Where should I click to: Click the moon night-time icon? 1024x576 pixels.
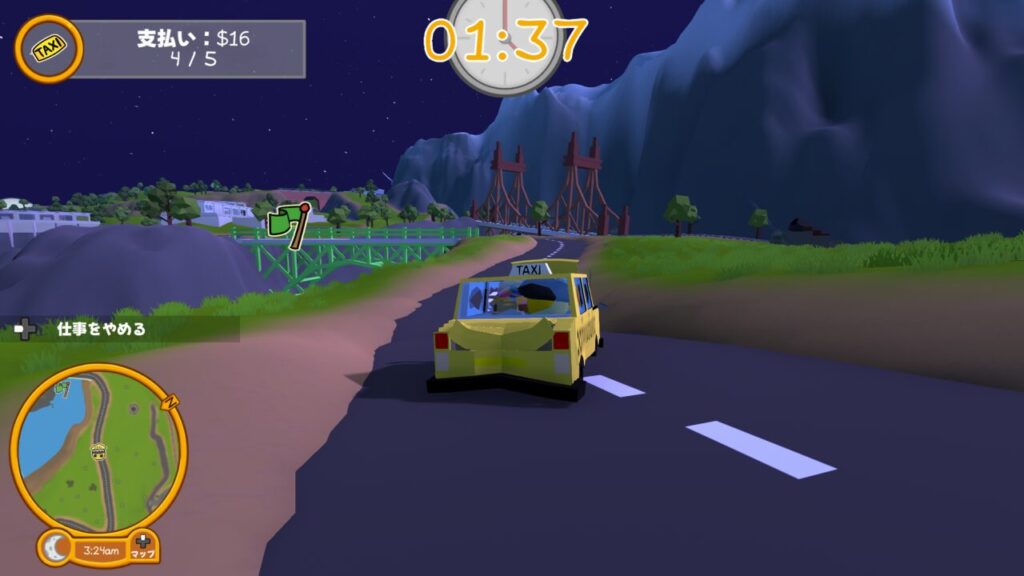pyautogui.click(x=58, y=548)
